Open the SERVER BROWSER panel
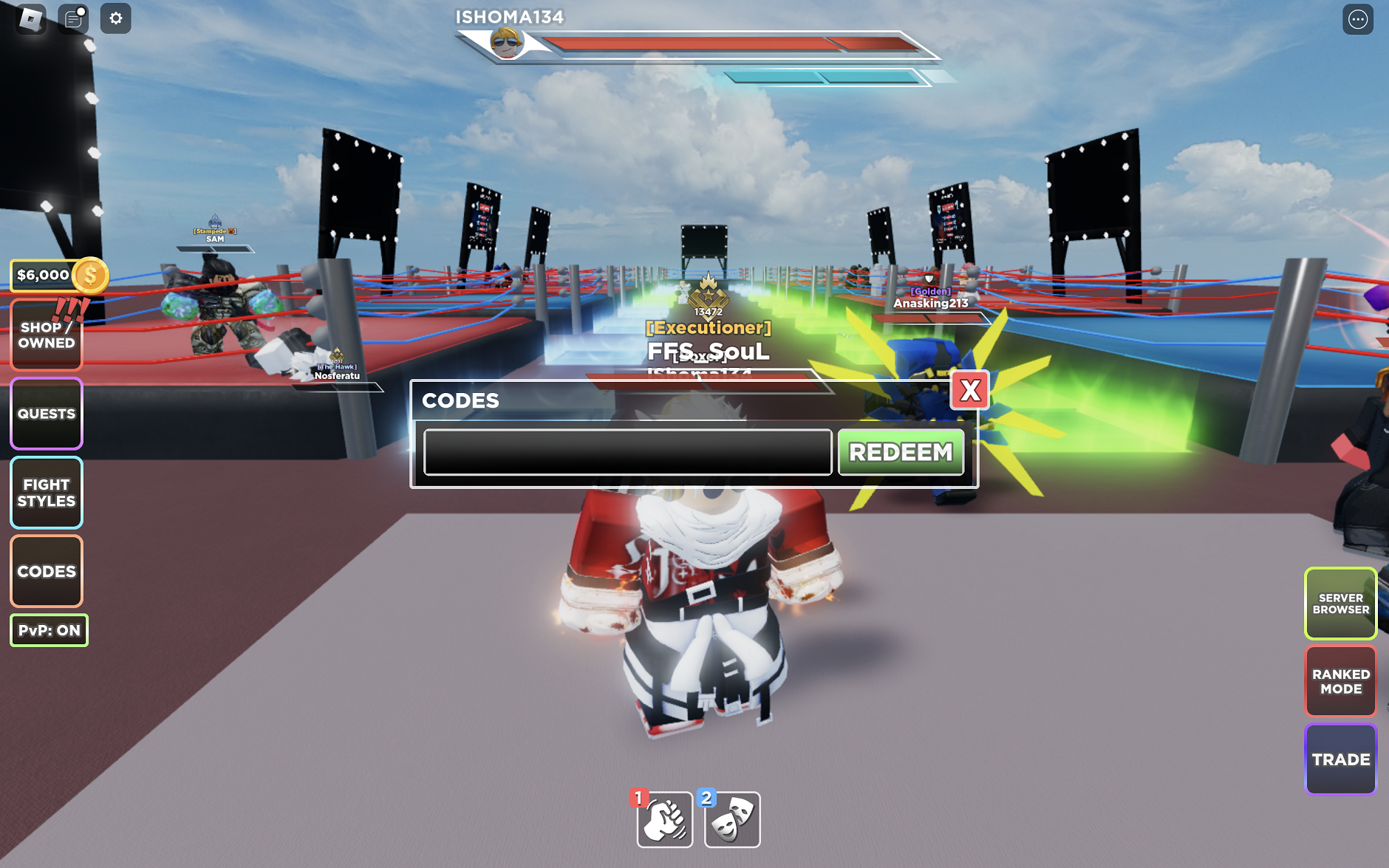Viewport: 1389px width, 868px height. (1342, 604)
